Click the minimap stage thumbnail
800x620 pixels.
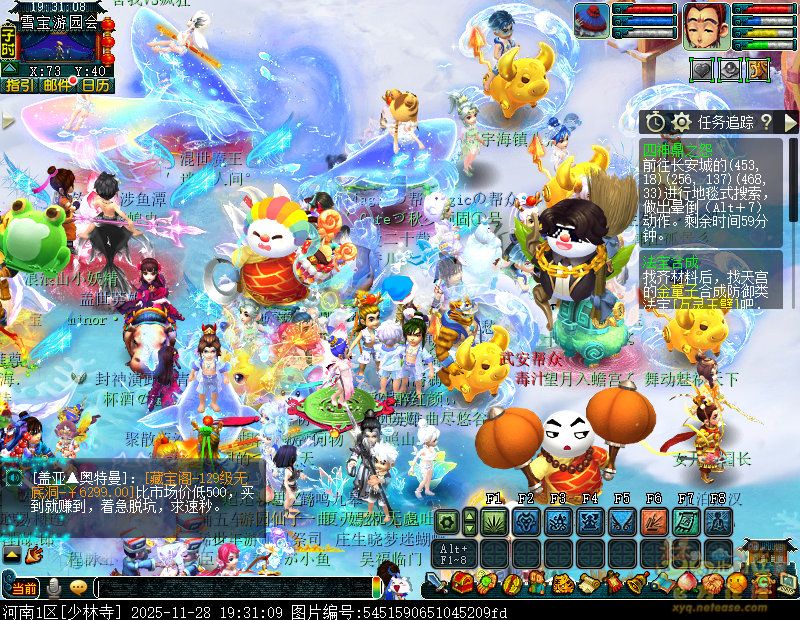click(x=58, y=45)
